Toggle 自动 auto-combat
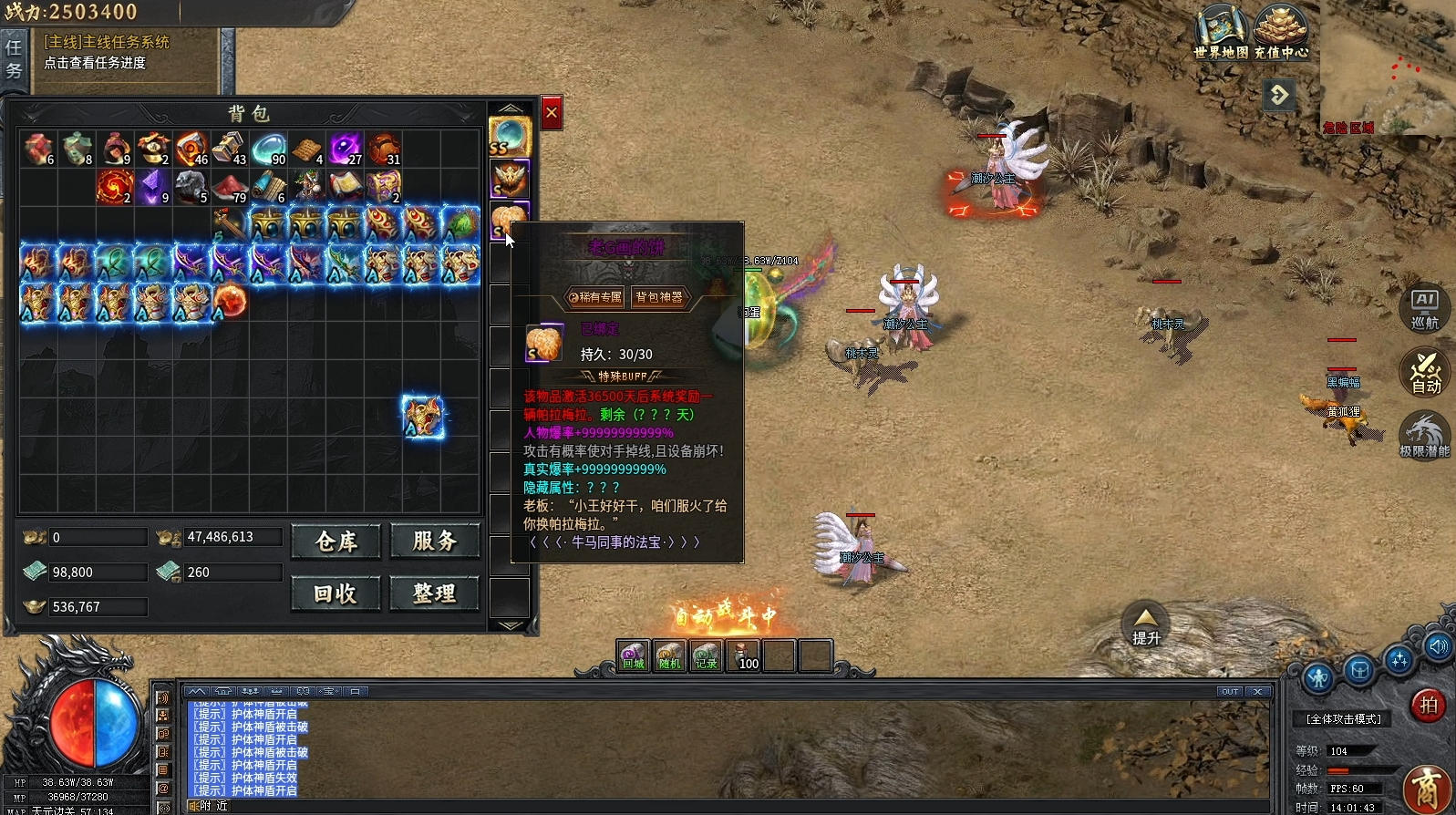The image size is (1456, 815). coord(1424,372)
